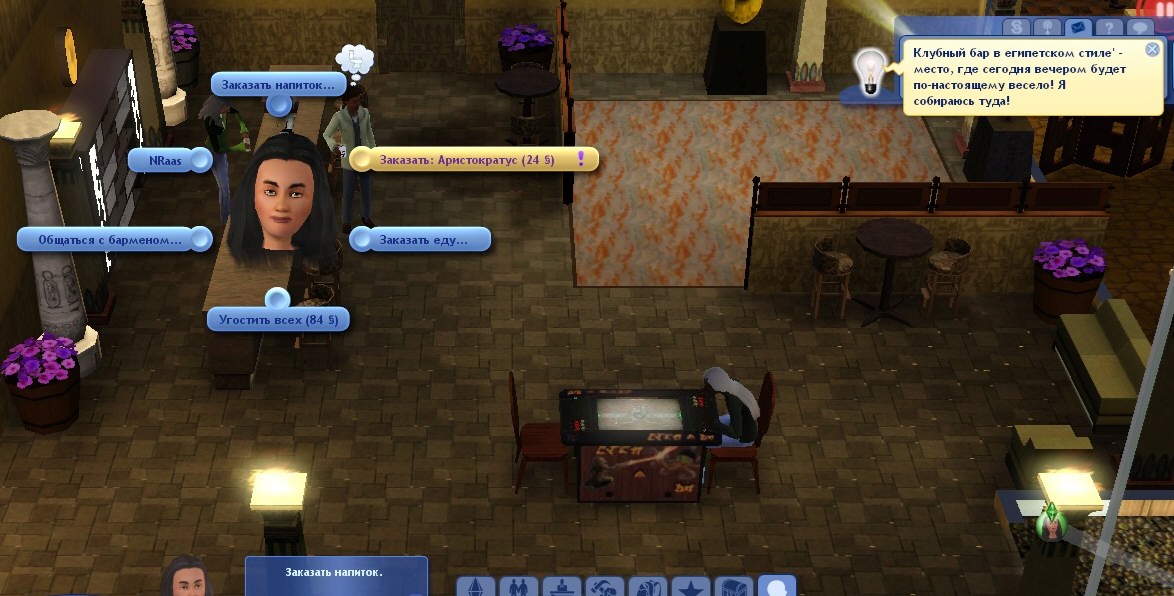Viewport: 1174px width, 596px height.
Task: Open the skills panel with hammer icon
Action: [x=605, y=588]
